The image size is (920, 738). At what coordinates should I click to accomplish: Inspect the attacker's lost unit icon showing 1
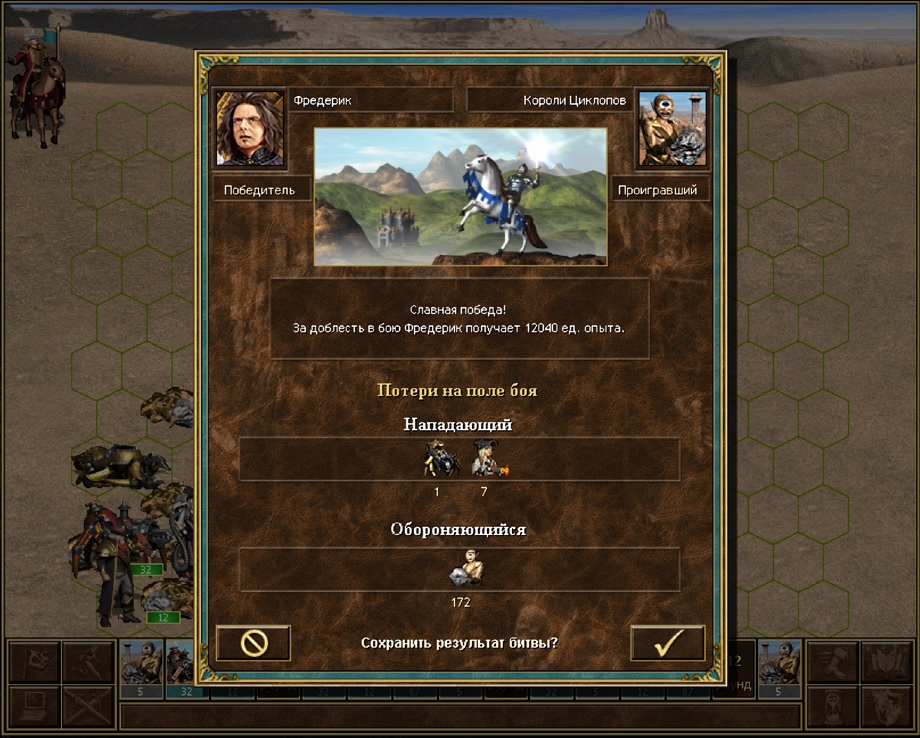click(437, 459)
